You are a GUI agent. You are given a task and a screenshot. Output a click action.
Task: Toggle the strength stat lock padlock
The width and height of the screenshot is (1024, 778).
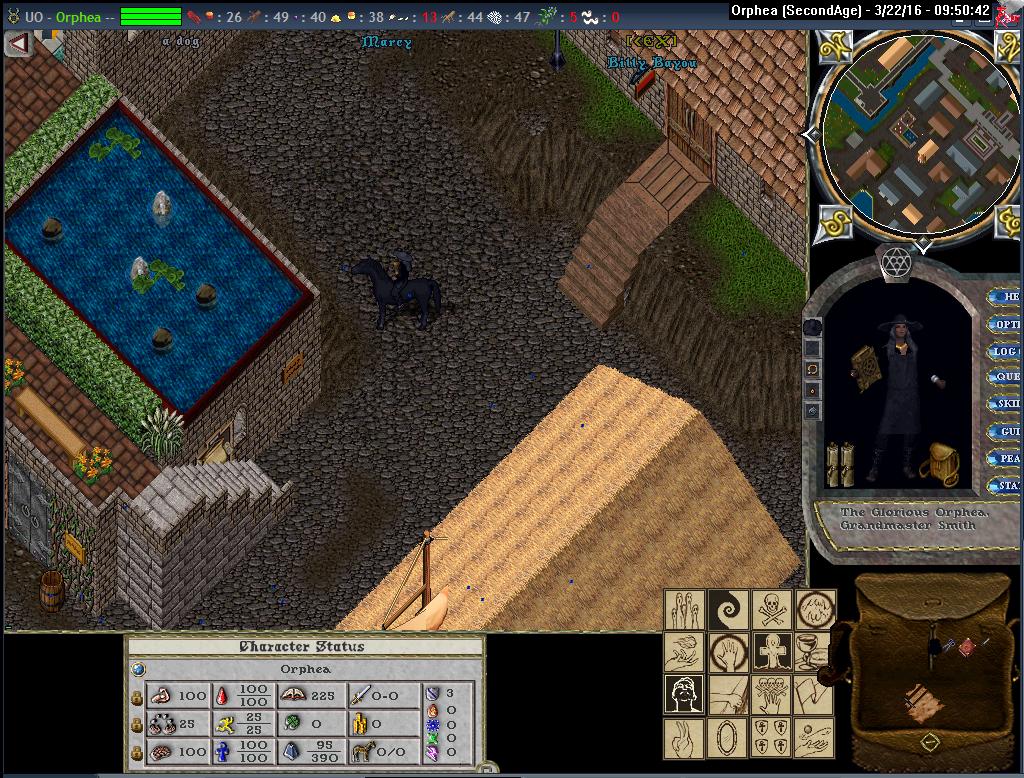click(x=137, y=696)
